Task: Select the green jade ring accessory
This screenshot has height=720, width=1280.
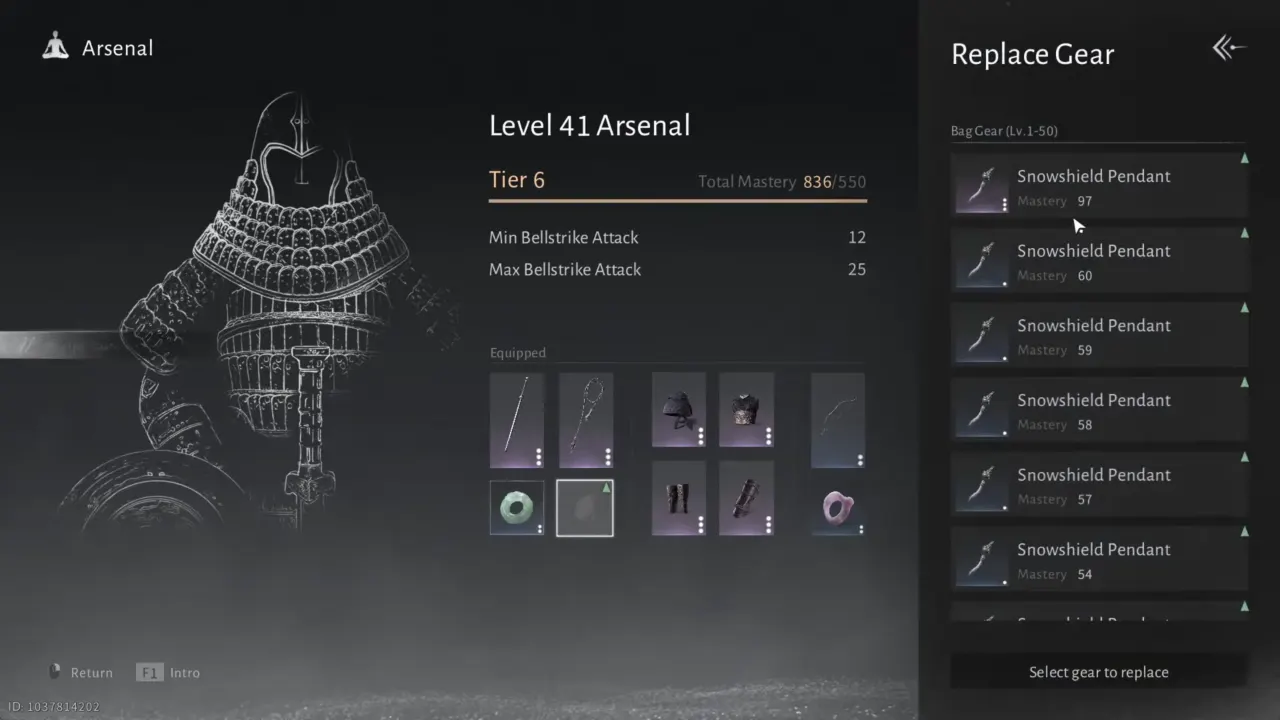Action: pyautogui.click(x=517, y=507)
